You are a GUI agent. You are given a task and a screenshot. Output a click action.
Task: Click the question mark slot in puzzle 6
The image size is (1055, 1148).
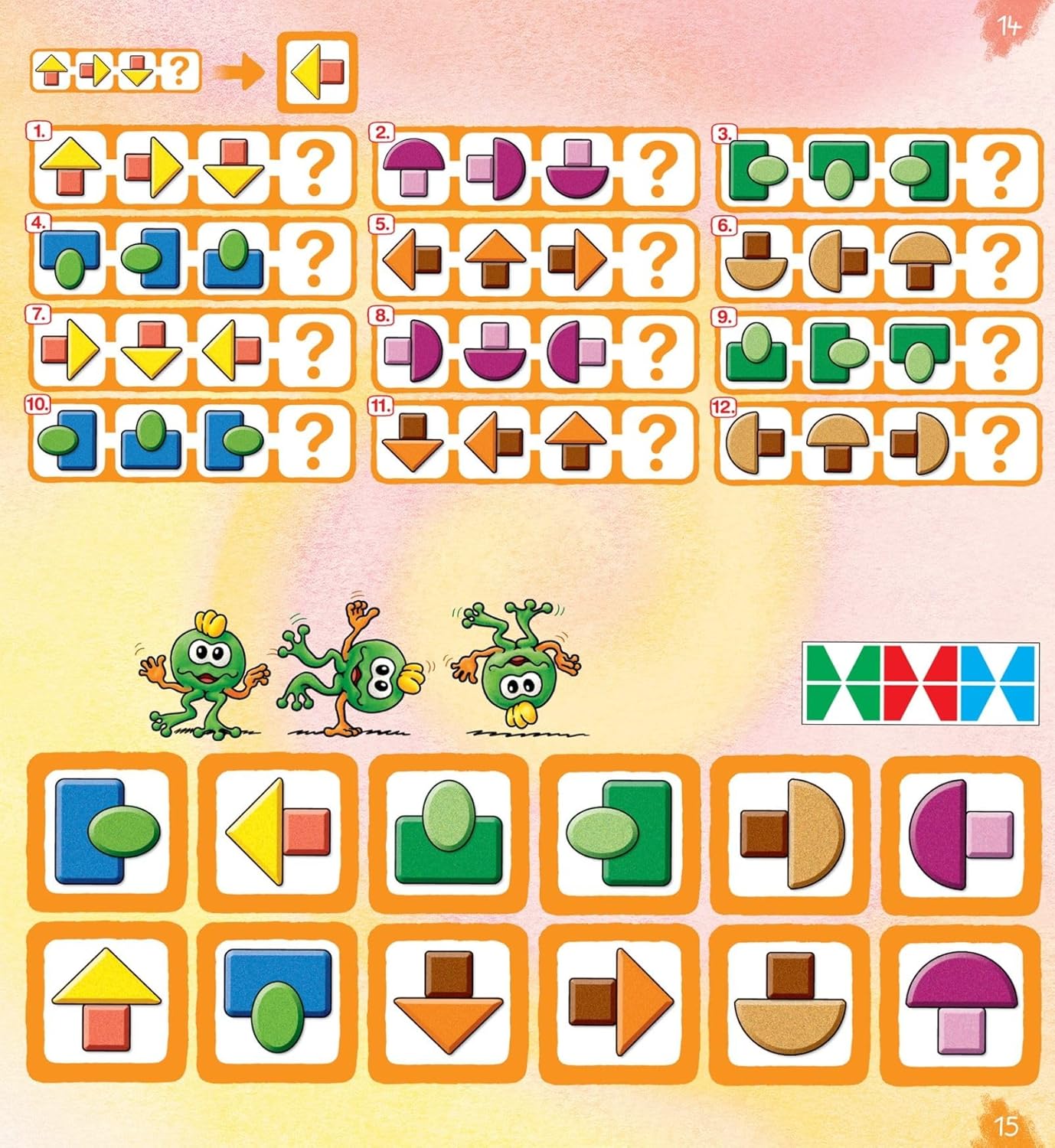click(1000, 259)
